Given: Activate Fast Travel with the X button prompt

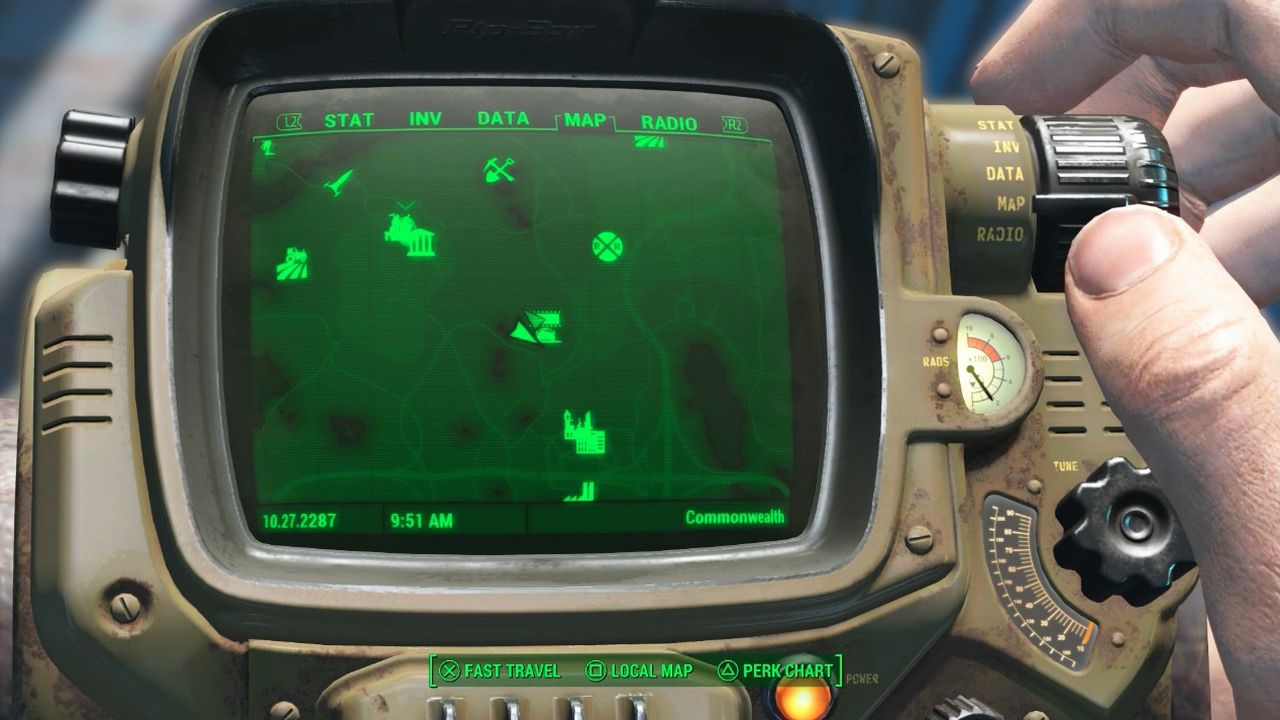Looking at the screenshot, I should tap(496, 672).
